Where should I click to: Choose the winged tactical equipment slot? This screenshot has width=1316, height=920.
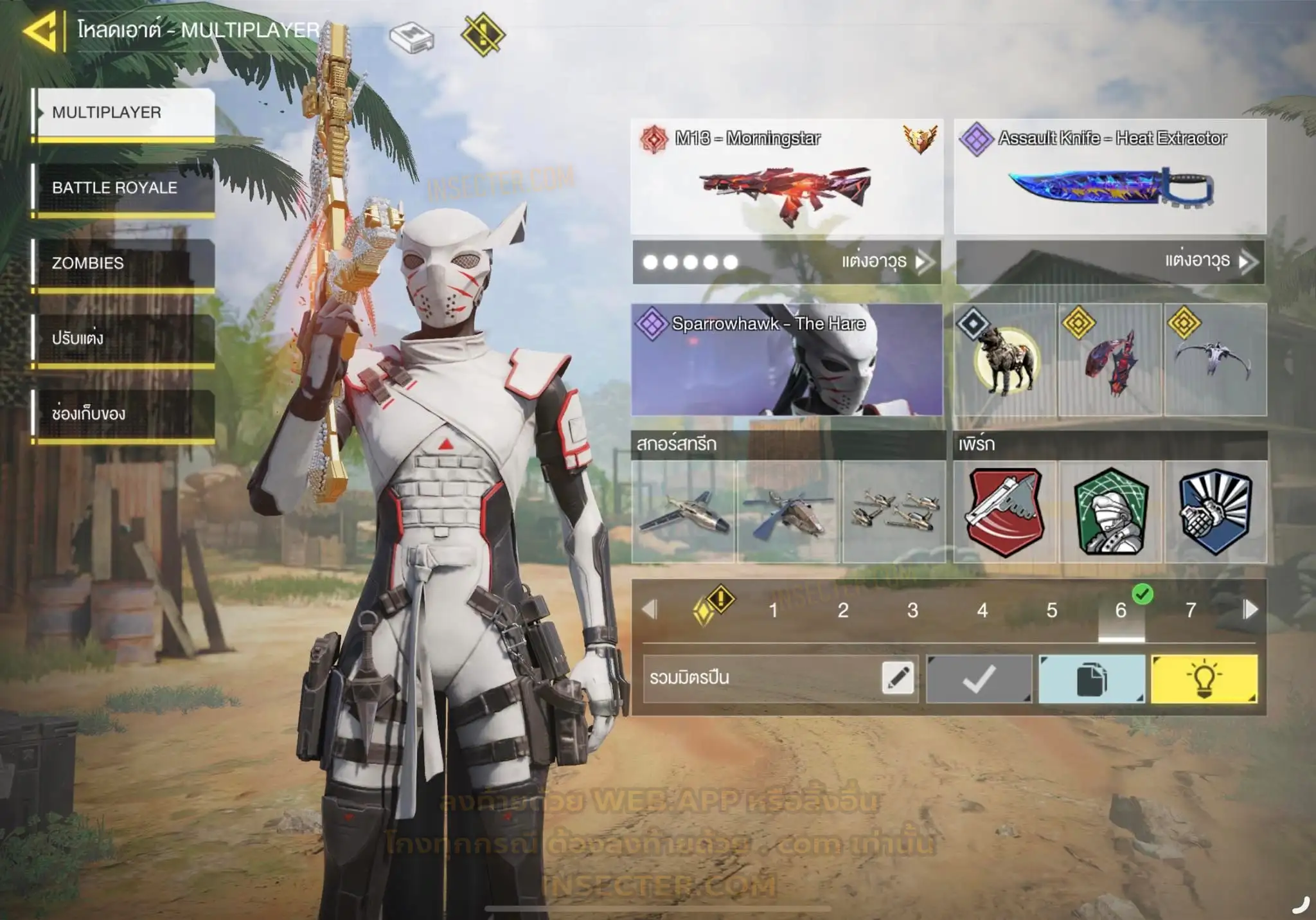pyautogui.click(x=1215, y=359)
